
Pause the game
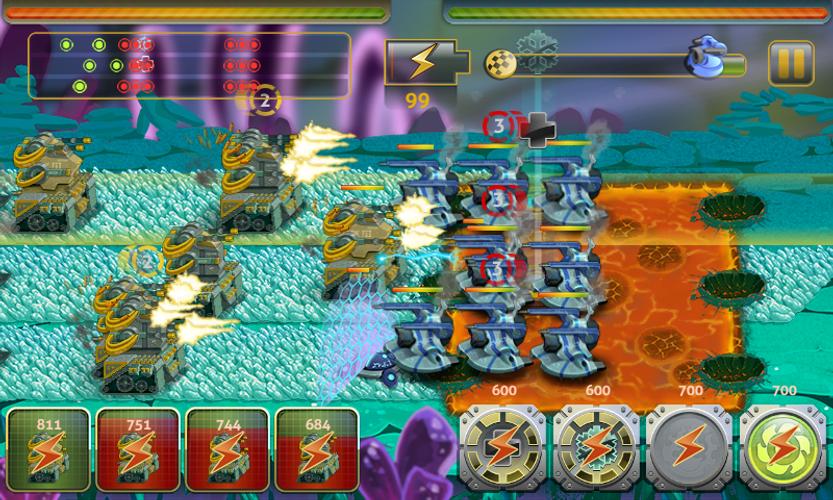point(790,64)
